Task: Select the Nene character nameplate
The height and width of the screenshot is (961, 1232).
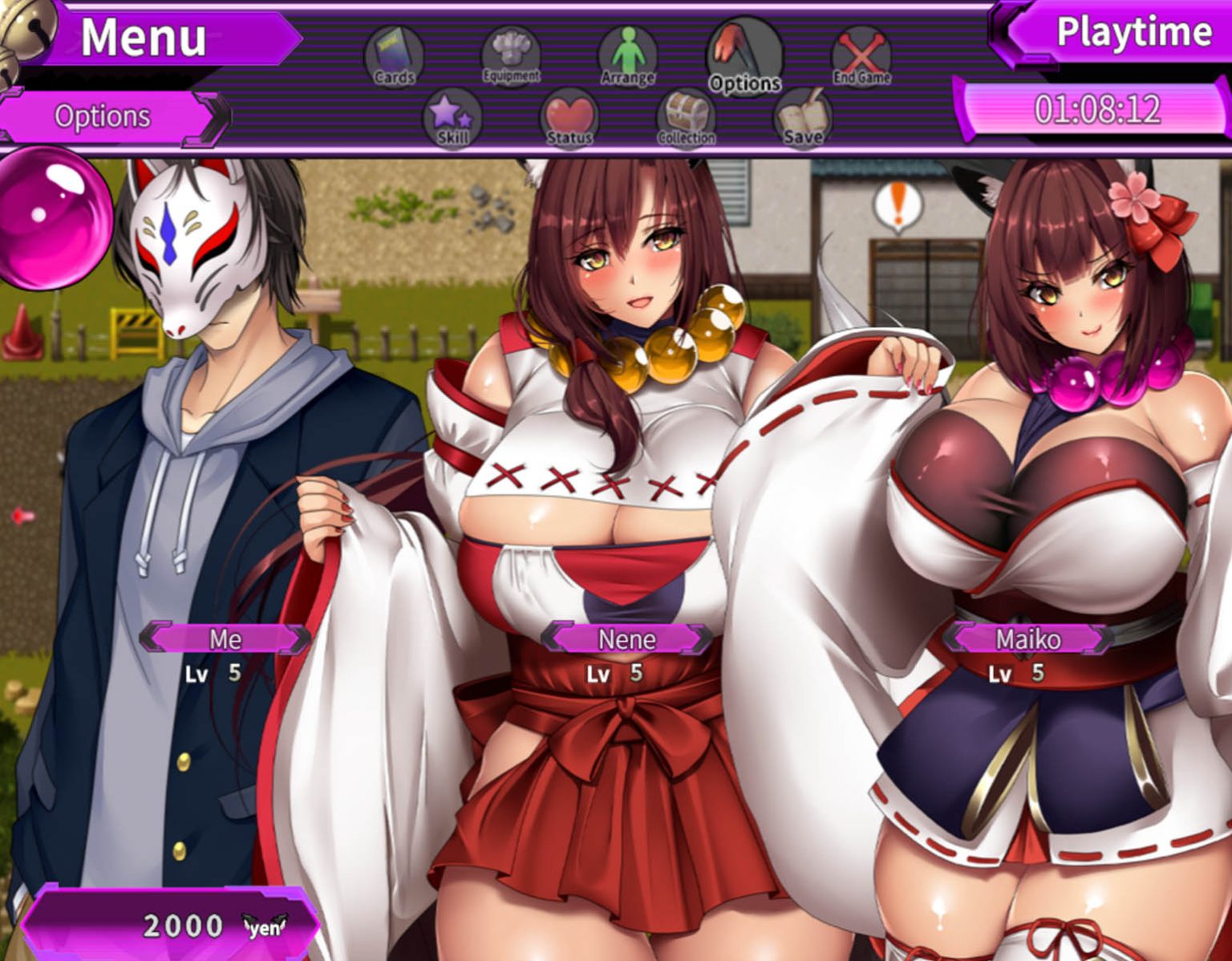Action: tap(626, 639)
